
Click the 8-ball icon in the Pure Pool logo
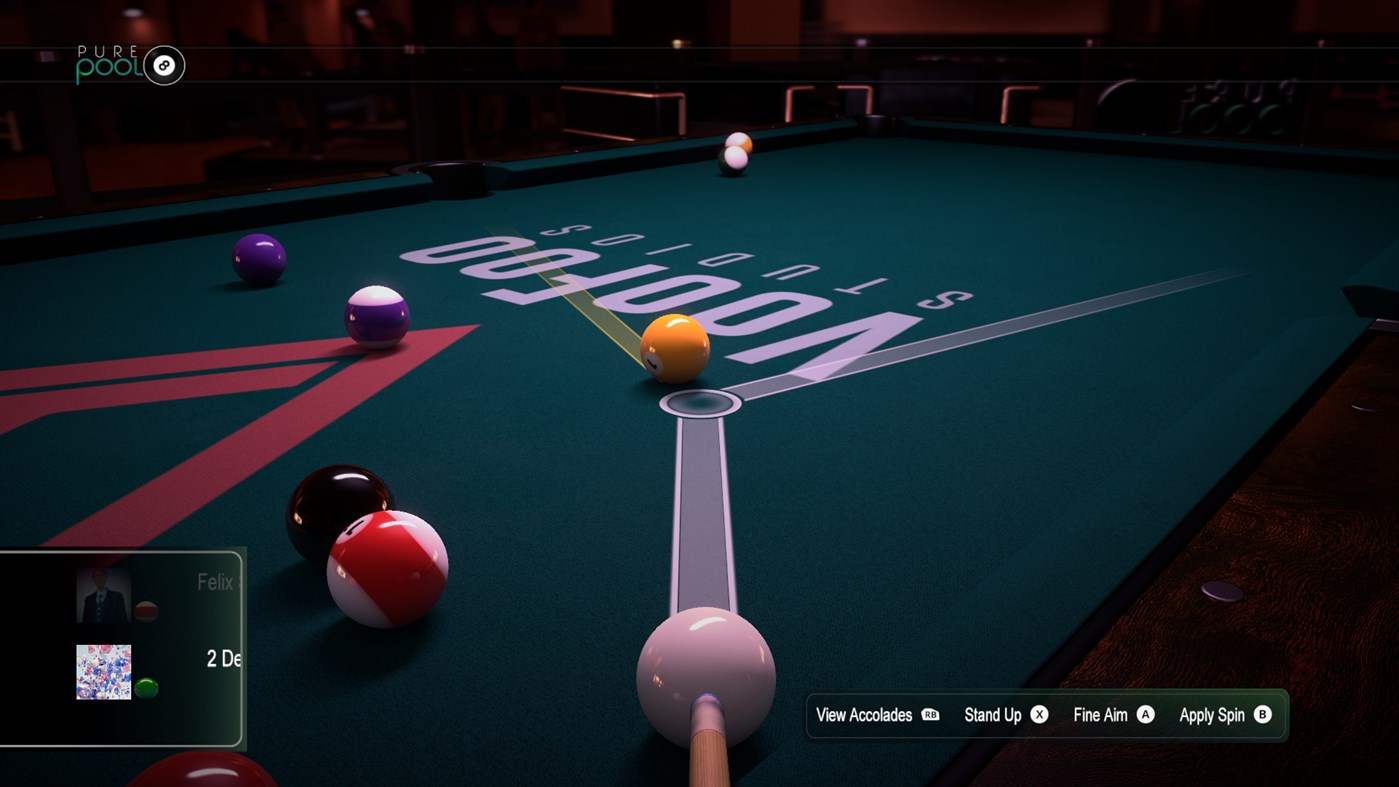[x=162, y=65]
